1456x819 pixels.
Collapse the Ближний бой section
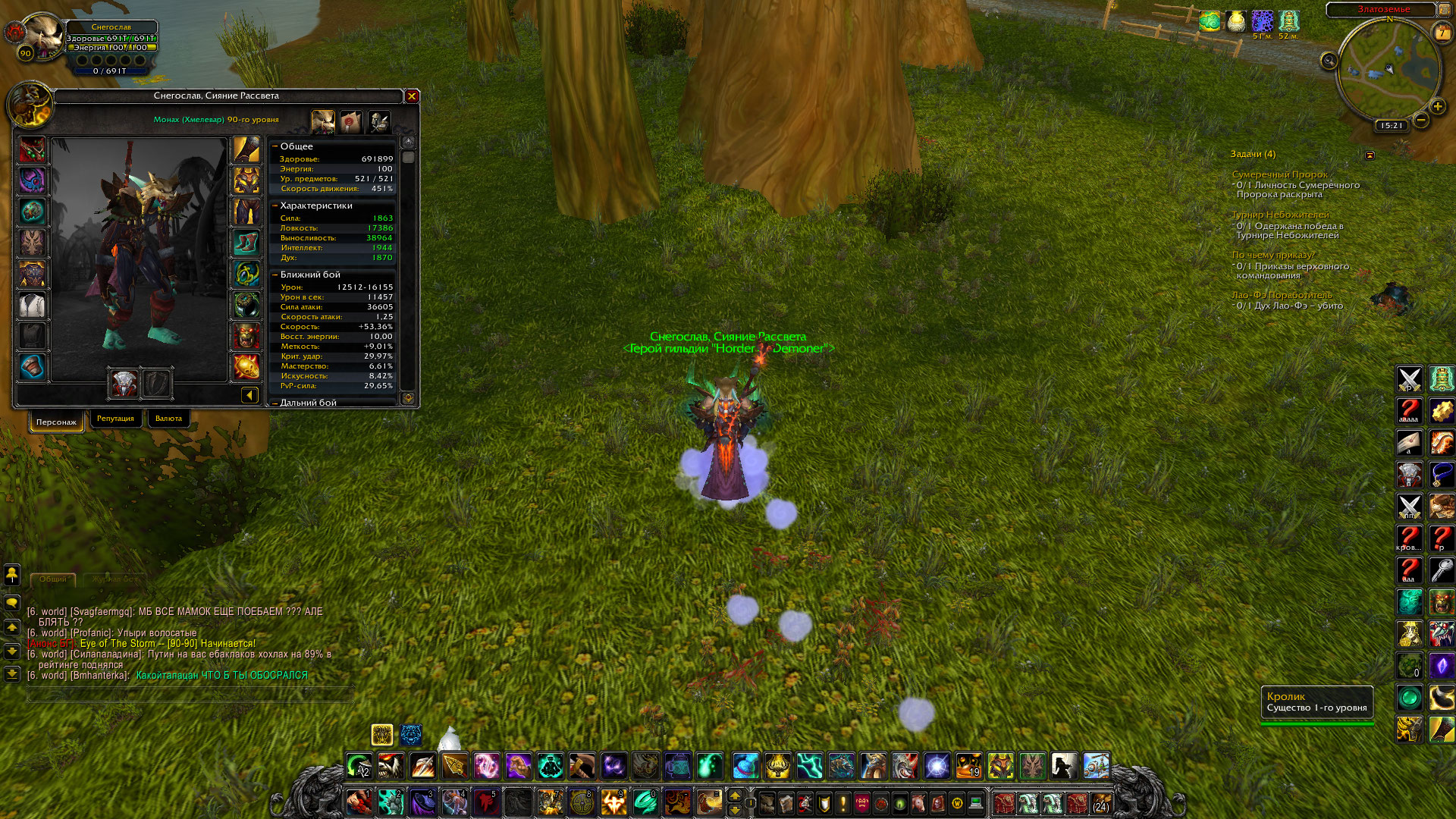(x=275, y=275)
